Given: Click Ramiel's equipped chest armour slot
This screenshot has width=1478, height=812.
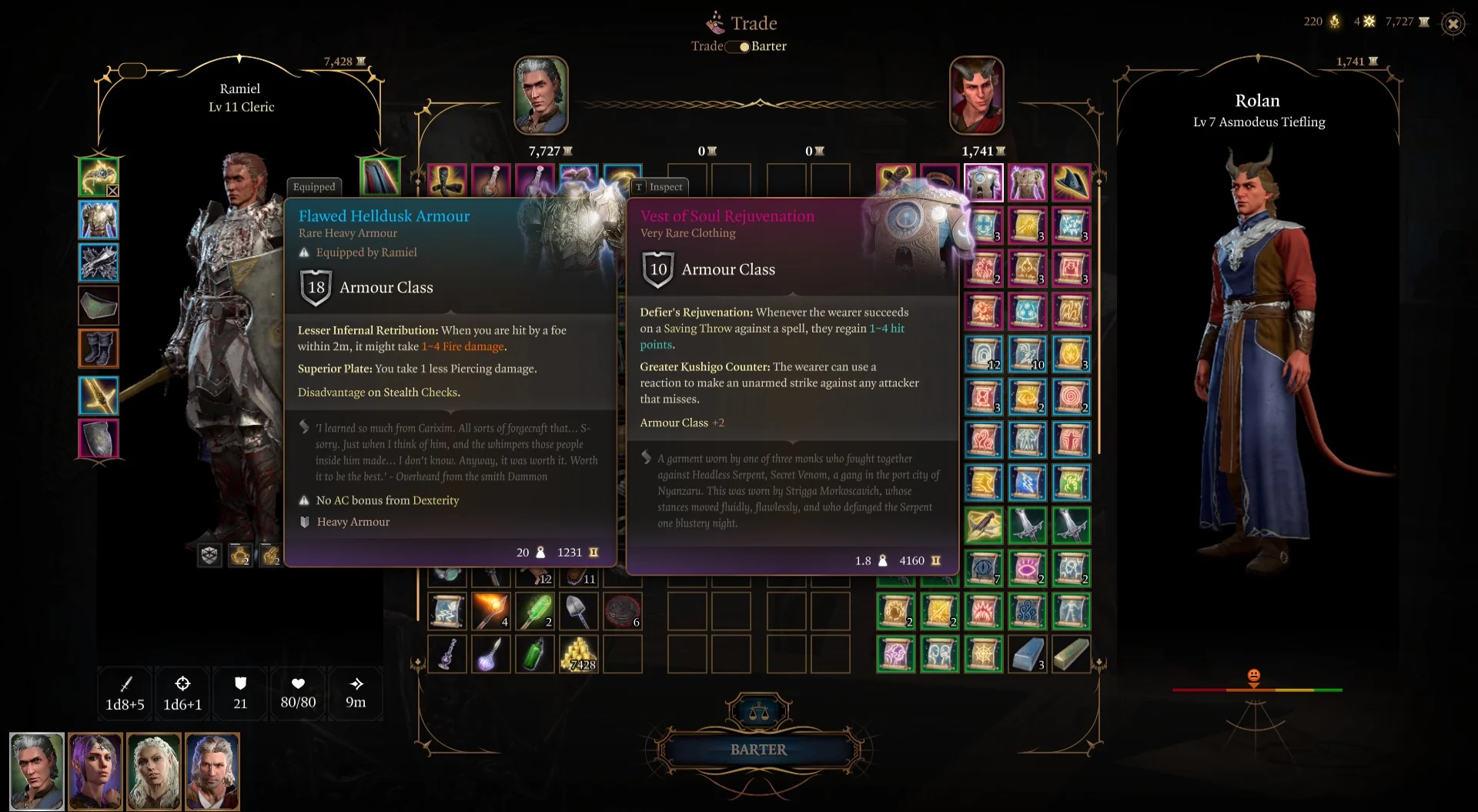Looking at the screenshot, I should click(x=99, y=219).
